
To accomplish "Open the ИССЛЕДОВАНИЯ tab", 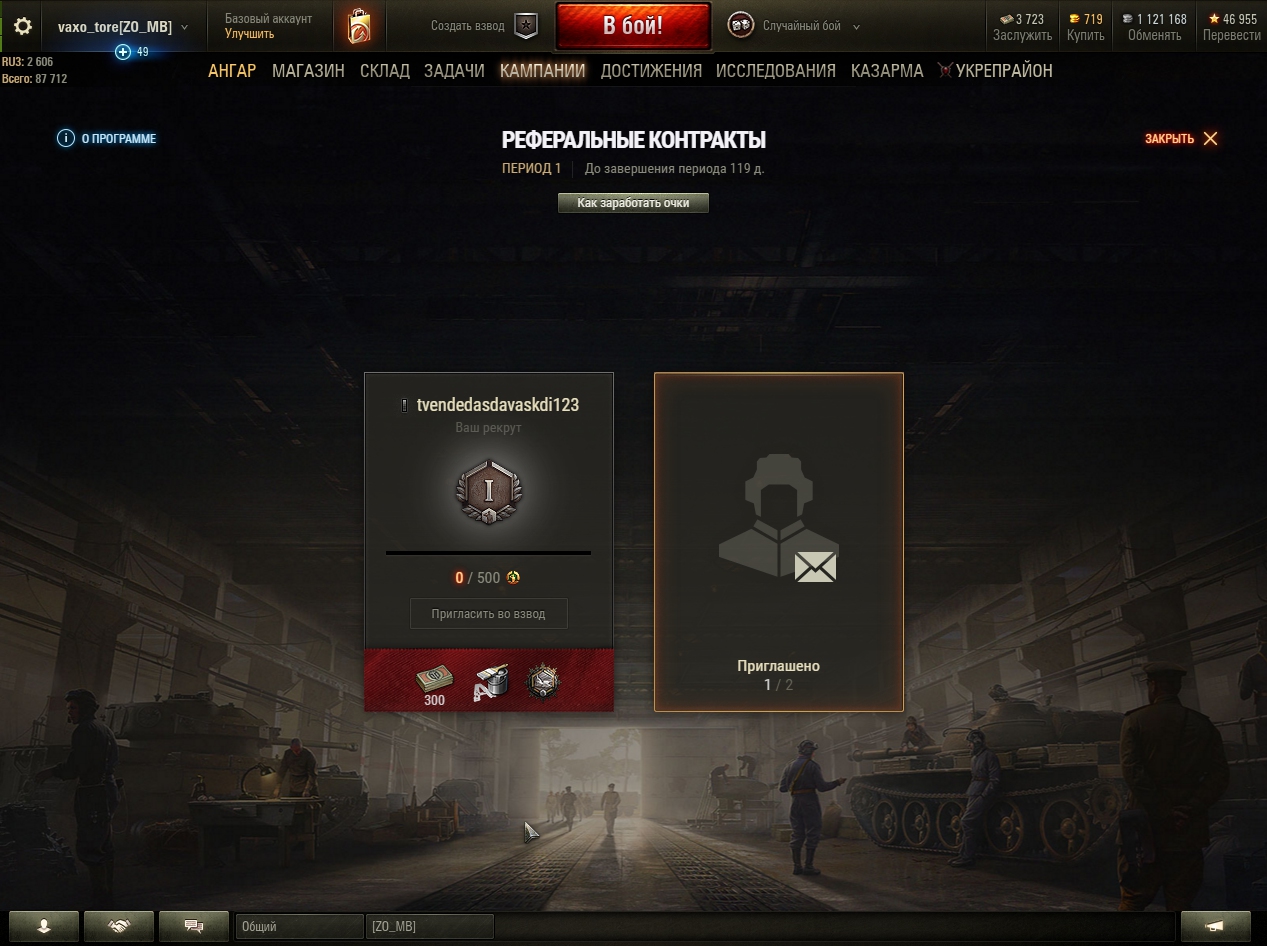I will (776, 71).
